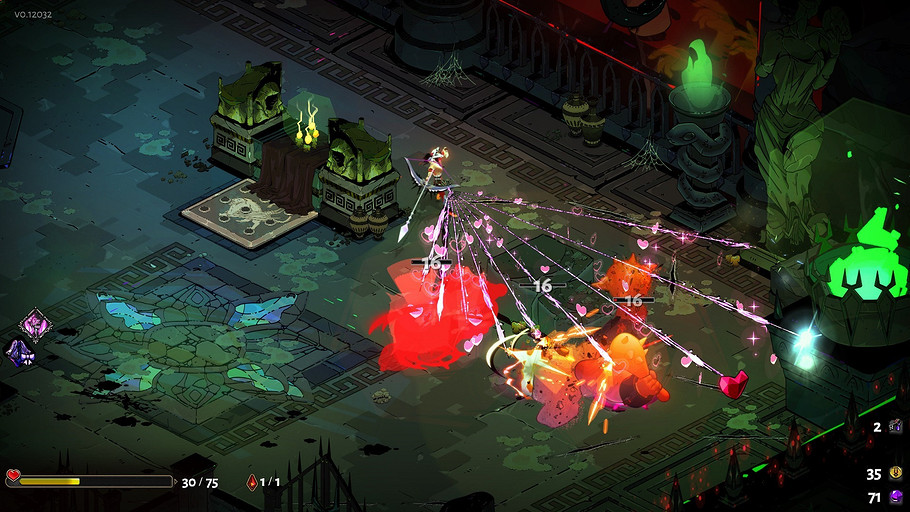Click the red bloodstone cast ammo icon

[251, 482]
